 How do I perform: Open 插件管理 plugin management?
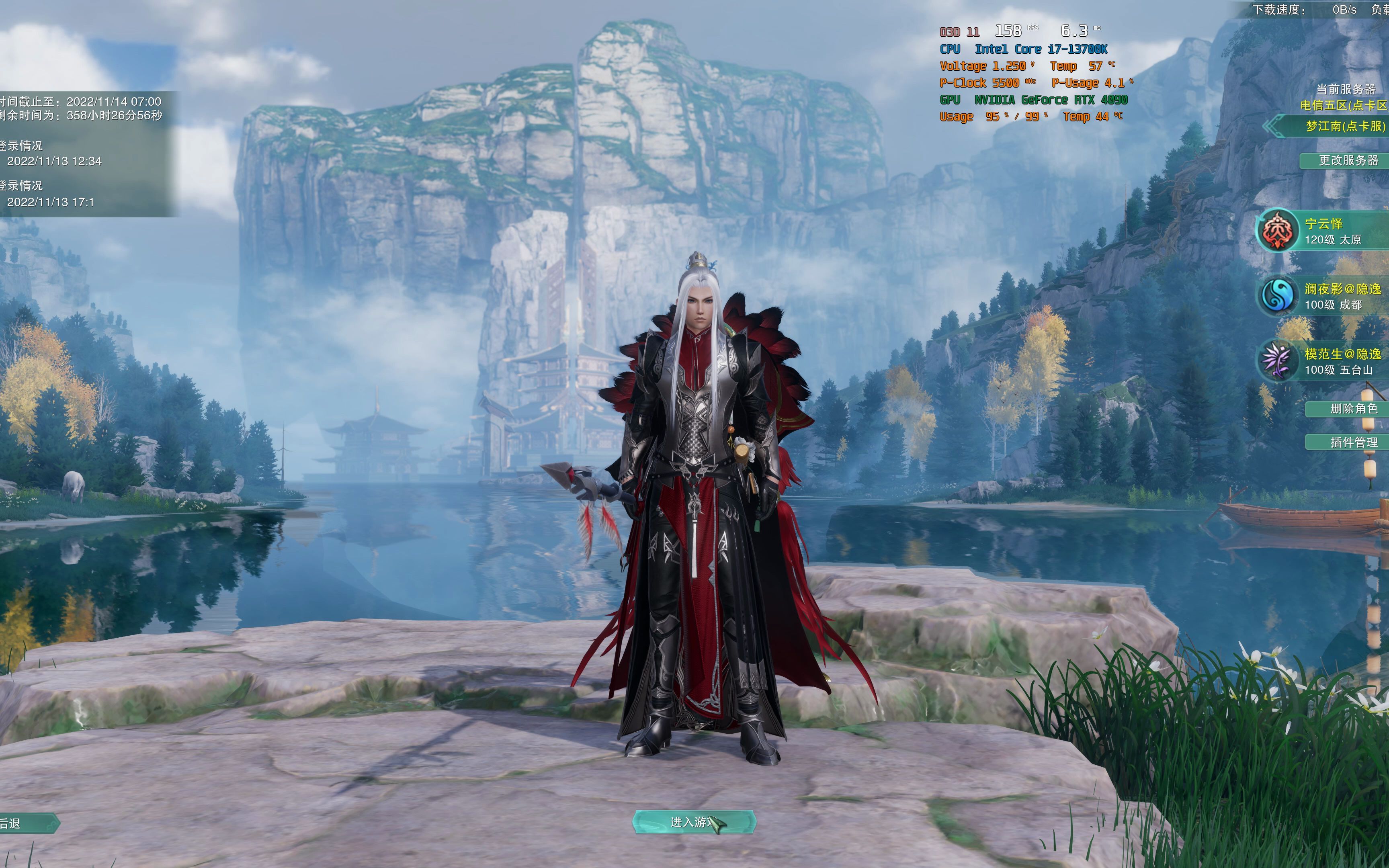click(1350, 442)
